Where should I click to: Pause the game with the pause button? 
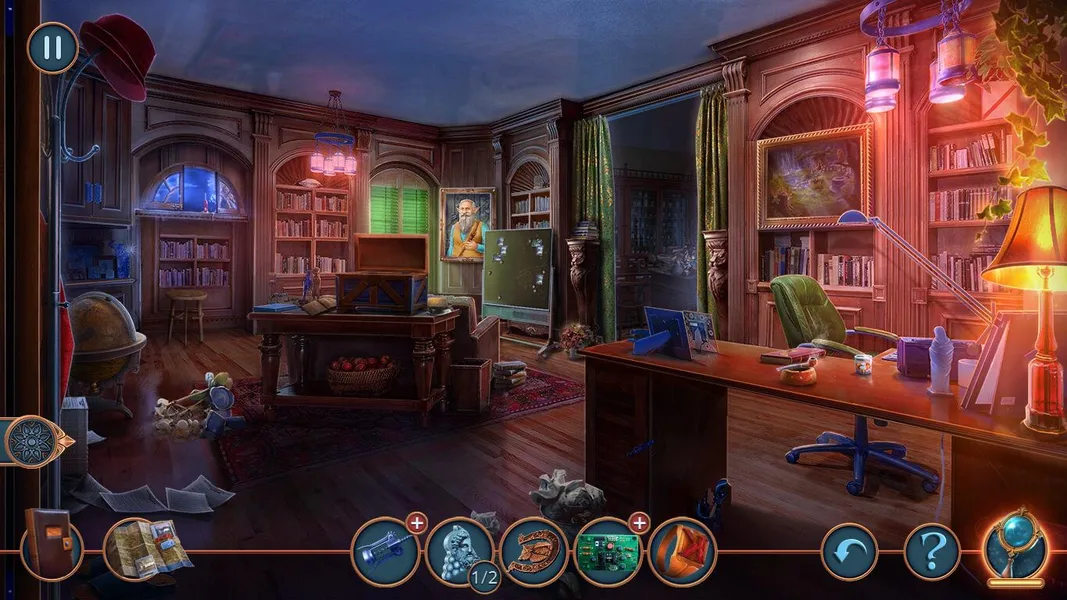click(52, 48)
